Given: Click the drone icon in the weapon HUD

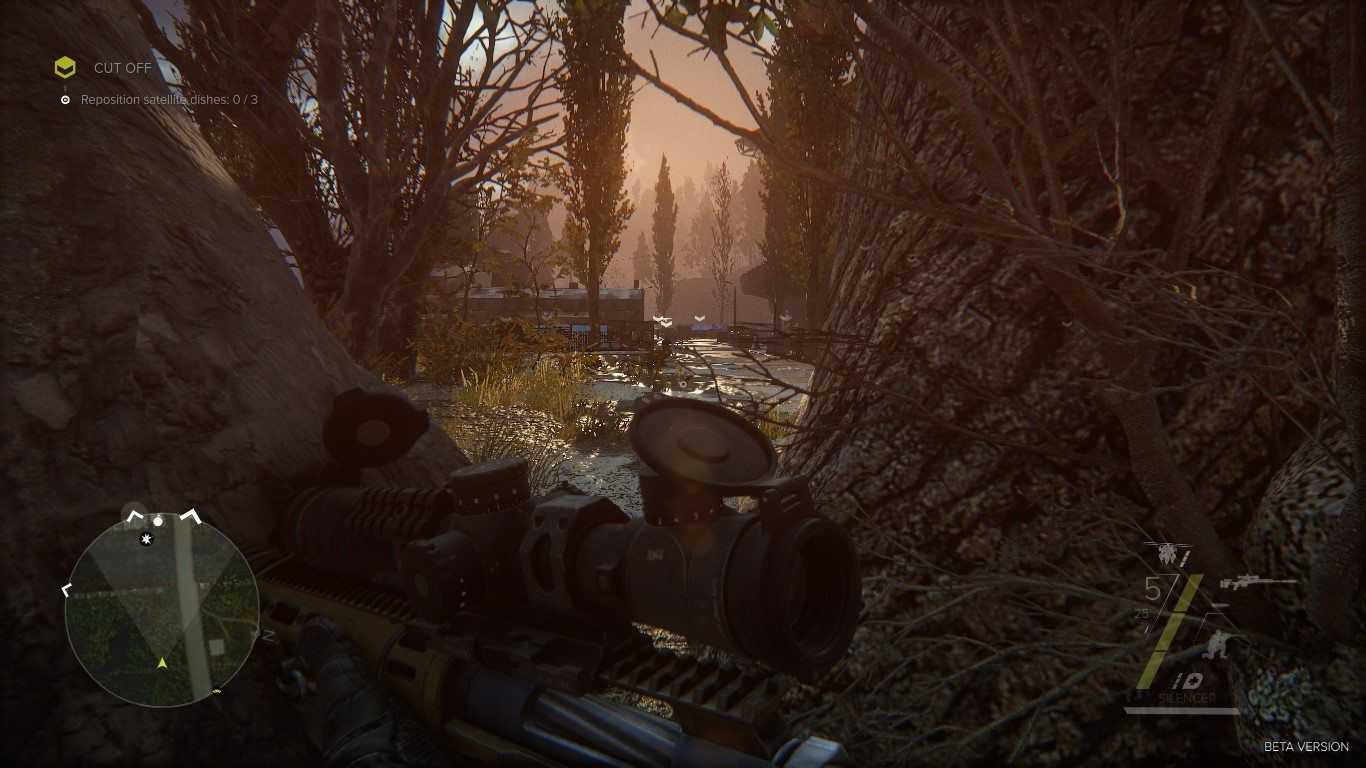Looking at the screenshot, I should click(x=1167, y=554).
